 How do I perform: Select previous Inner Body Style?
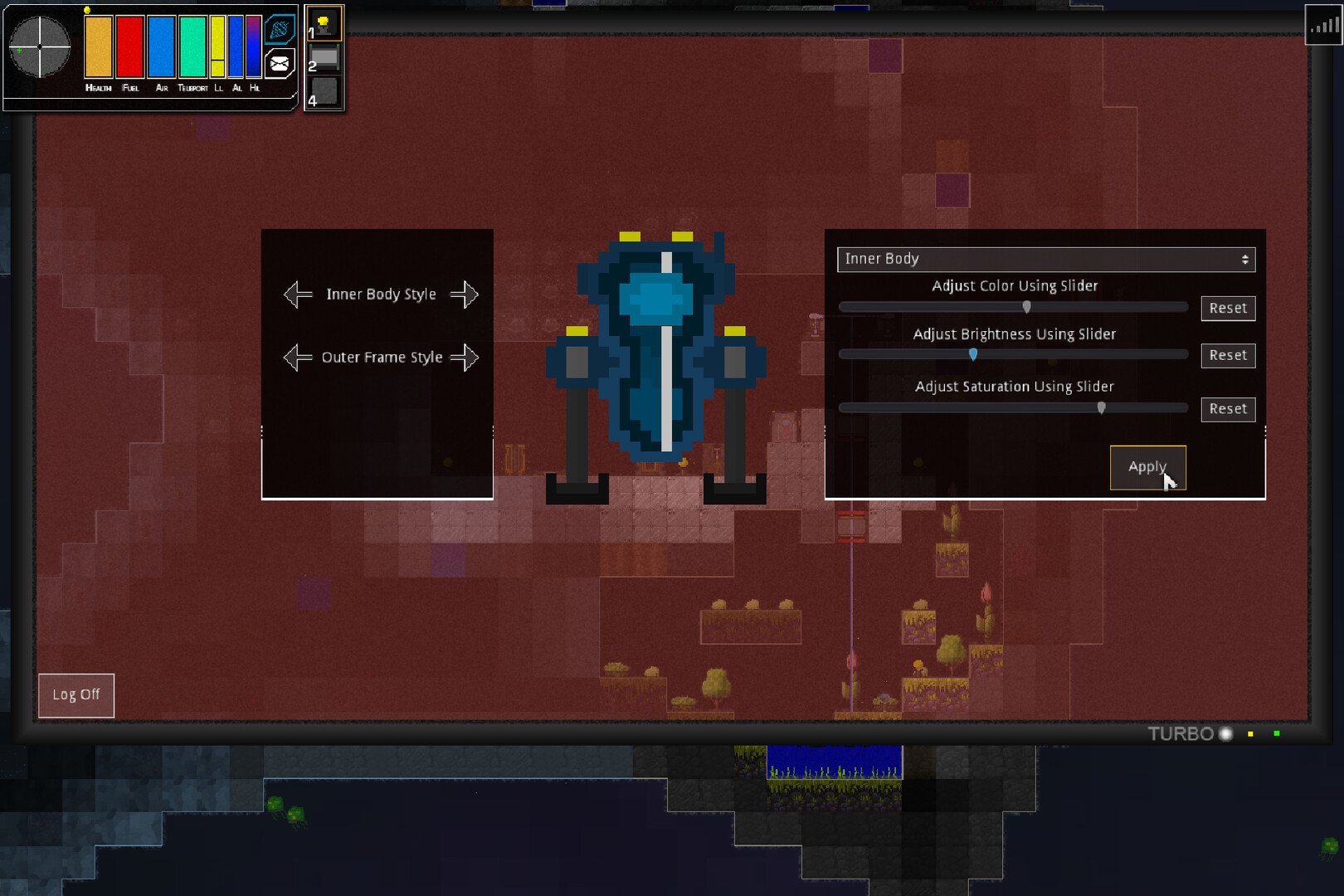(x=298, y=295)
